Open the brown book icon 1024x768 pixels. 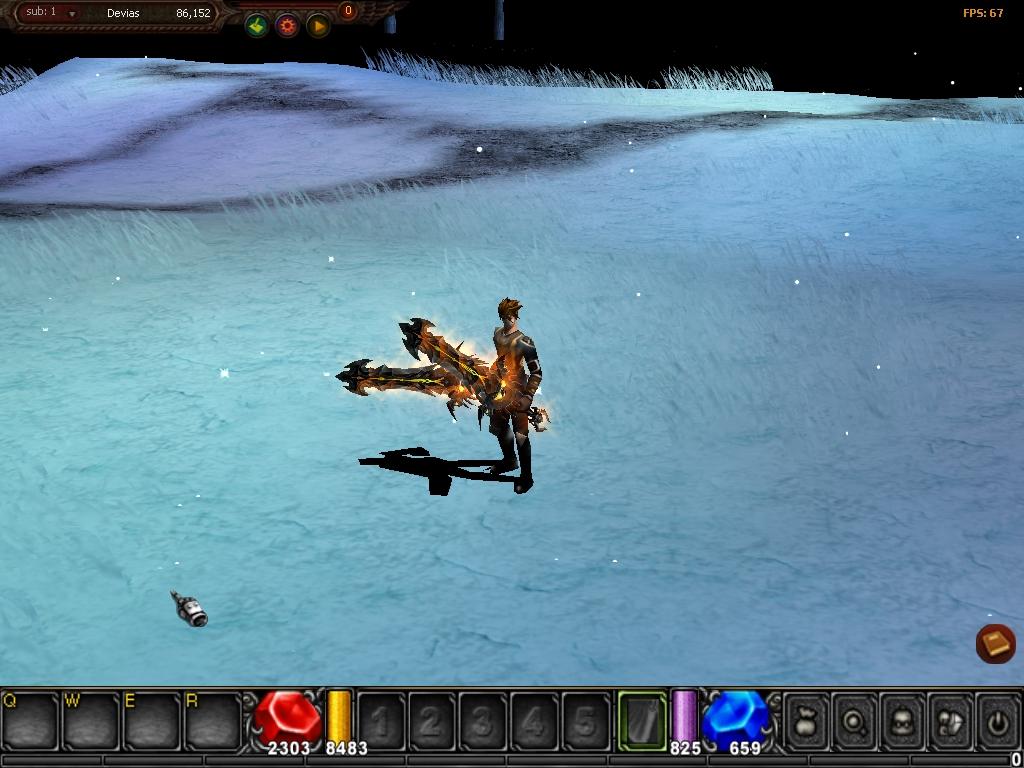[995, 643]
